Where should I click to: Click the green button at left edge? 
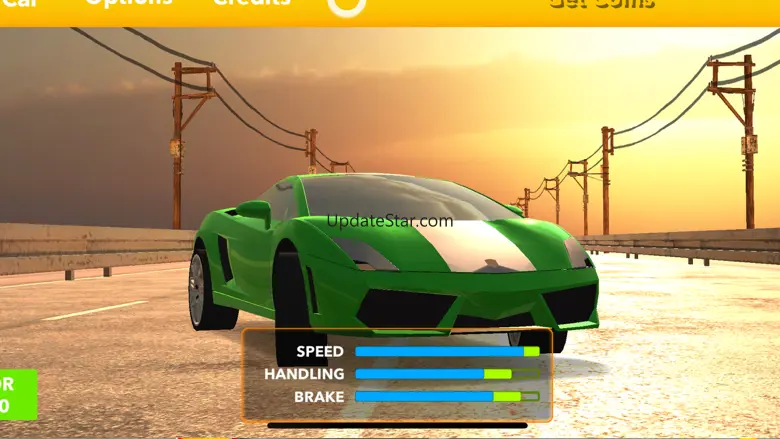tap(17, 394)
